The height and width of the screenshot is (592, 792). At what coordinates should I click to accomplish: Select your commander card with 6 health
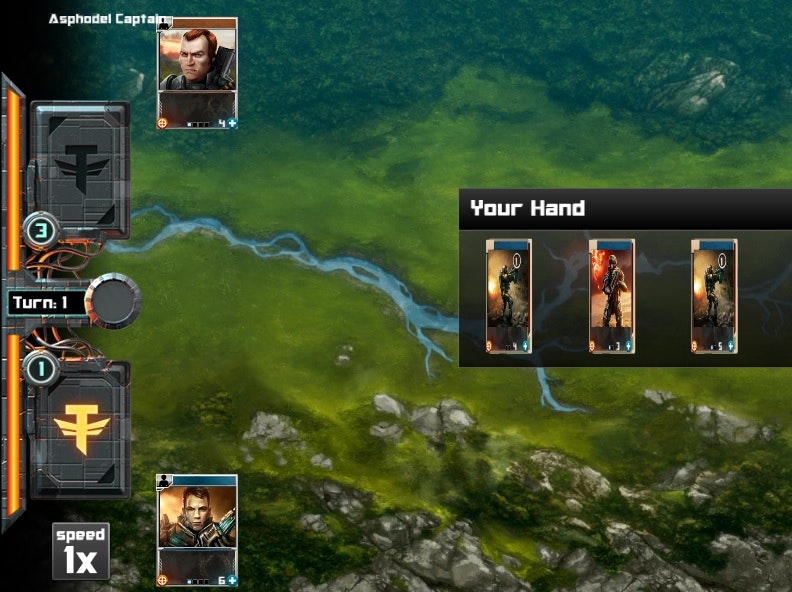click(197, 529)
